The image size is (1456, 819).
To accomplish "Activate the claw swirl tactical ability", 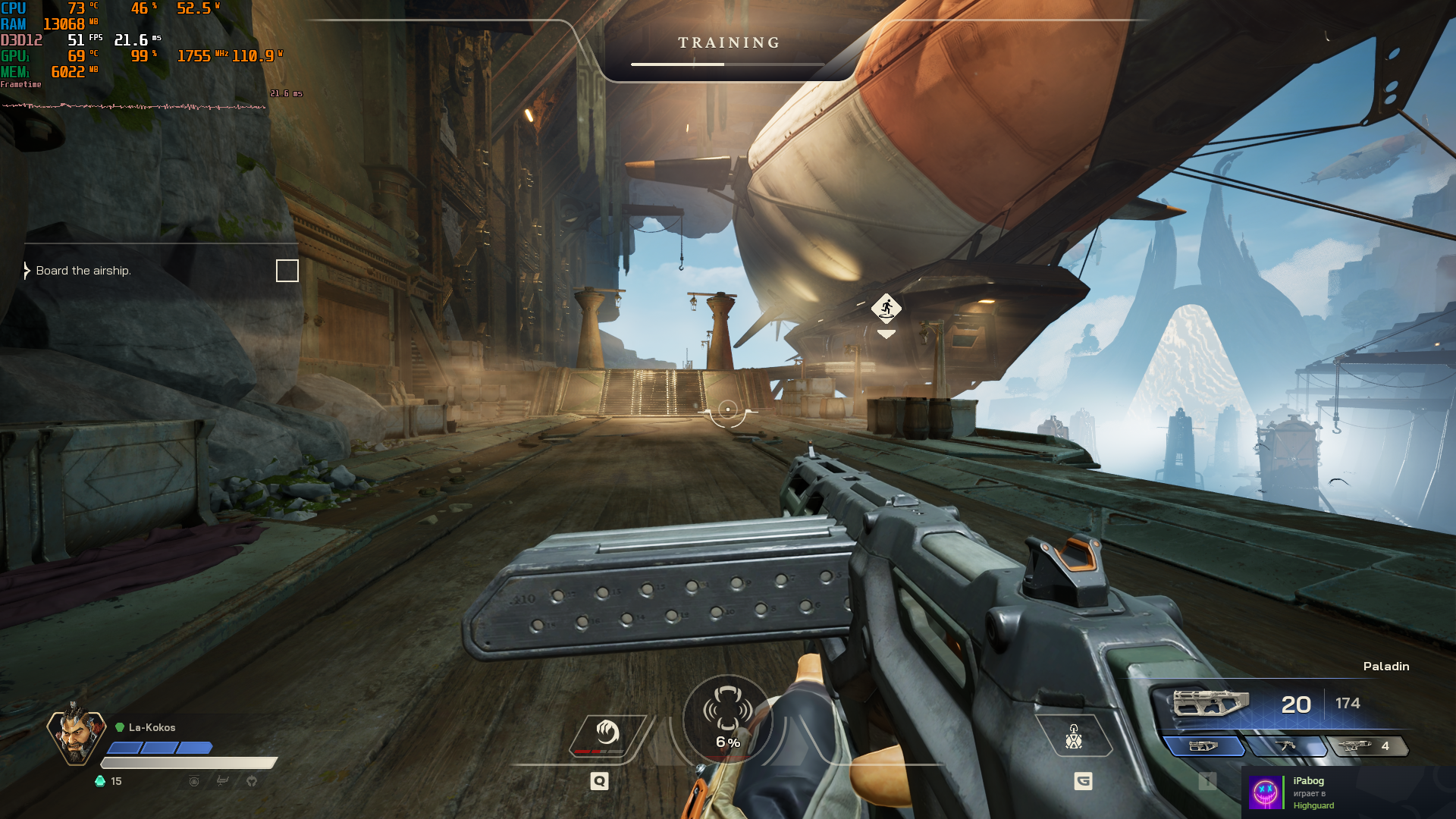I will pos(607,733).
